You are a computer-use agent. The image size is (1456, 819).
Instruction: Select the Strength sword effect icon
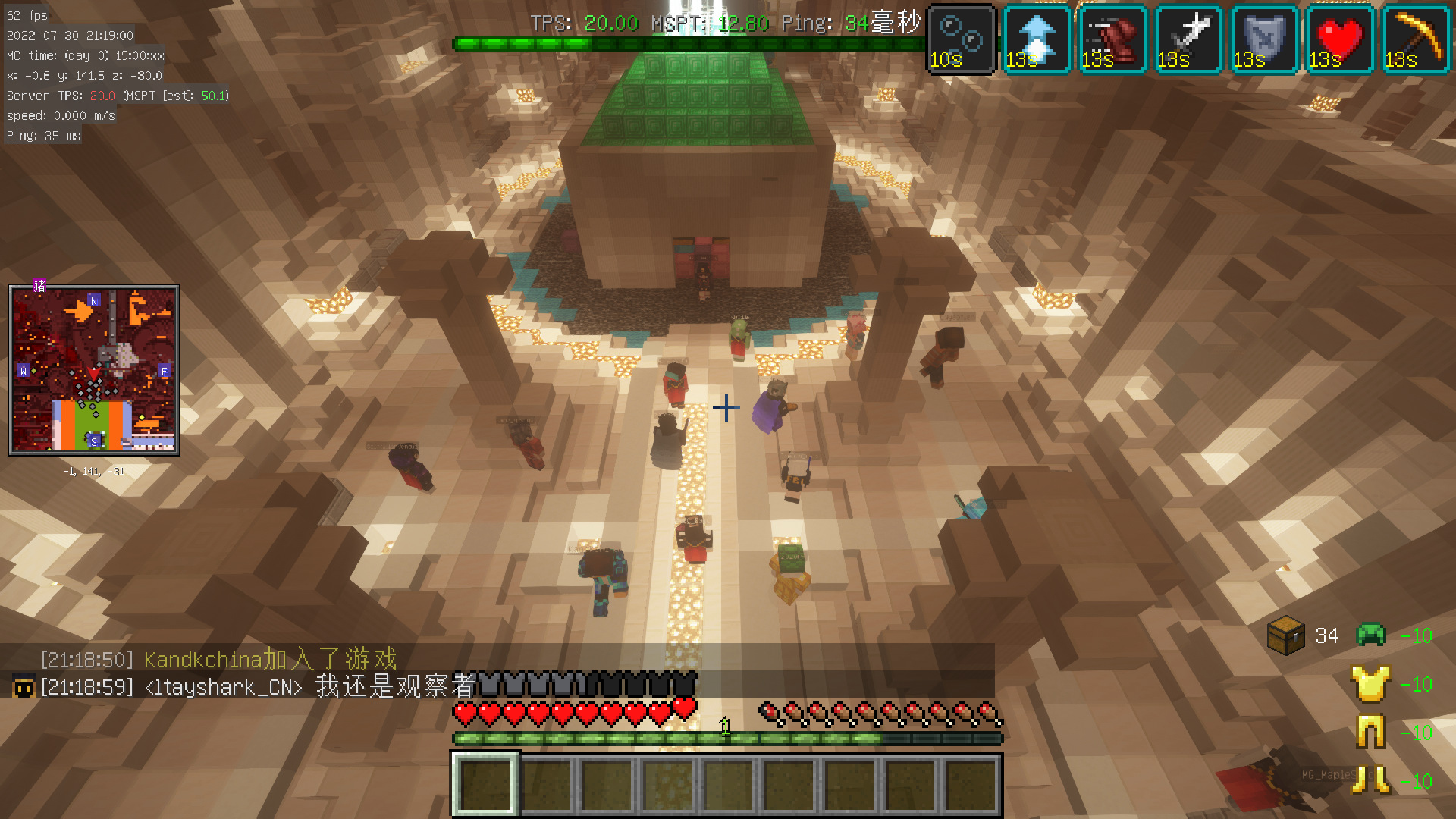pos(1188,39)
